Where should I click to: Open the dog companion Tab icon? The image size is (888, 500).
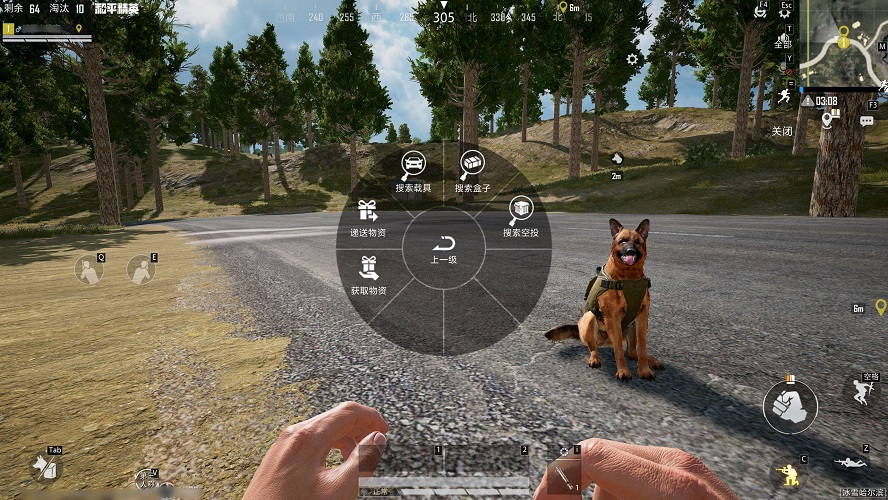pos(42,465)
